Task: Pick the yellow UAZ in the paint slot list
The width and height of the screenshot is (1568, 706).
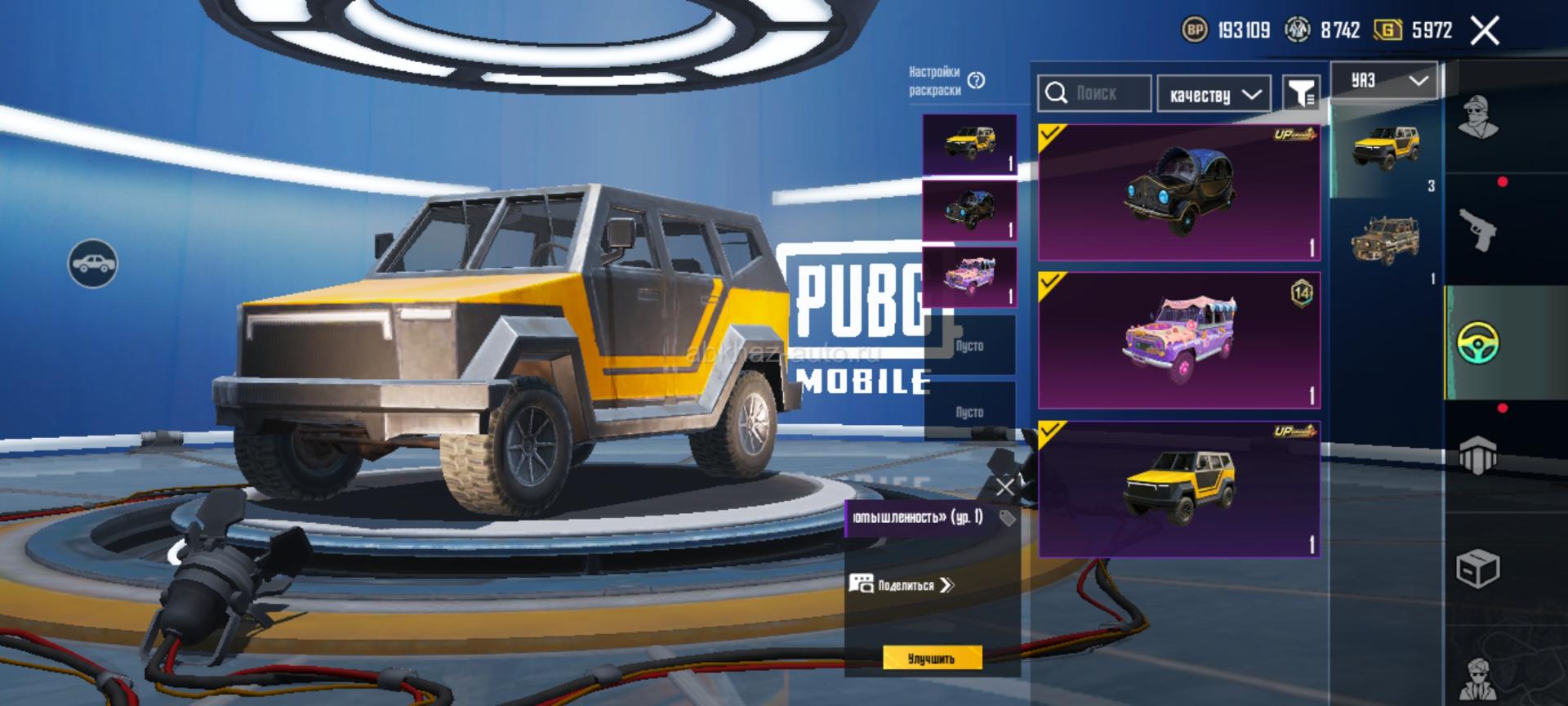Action: click(969, 144)
